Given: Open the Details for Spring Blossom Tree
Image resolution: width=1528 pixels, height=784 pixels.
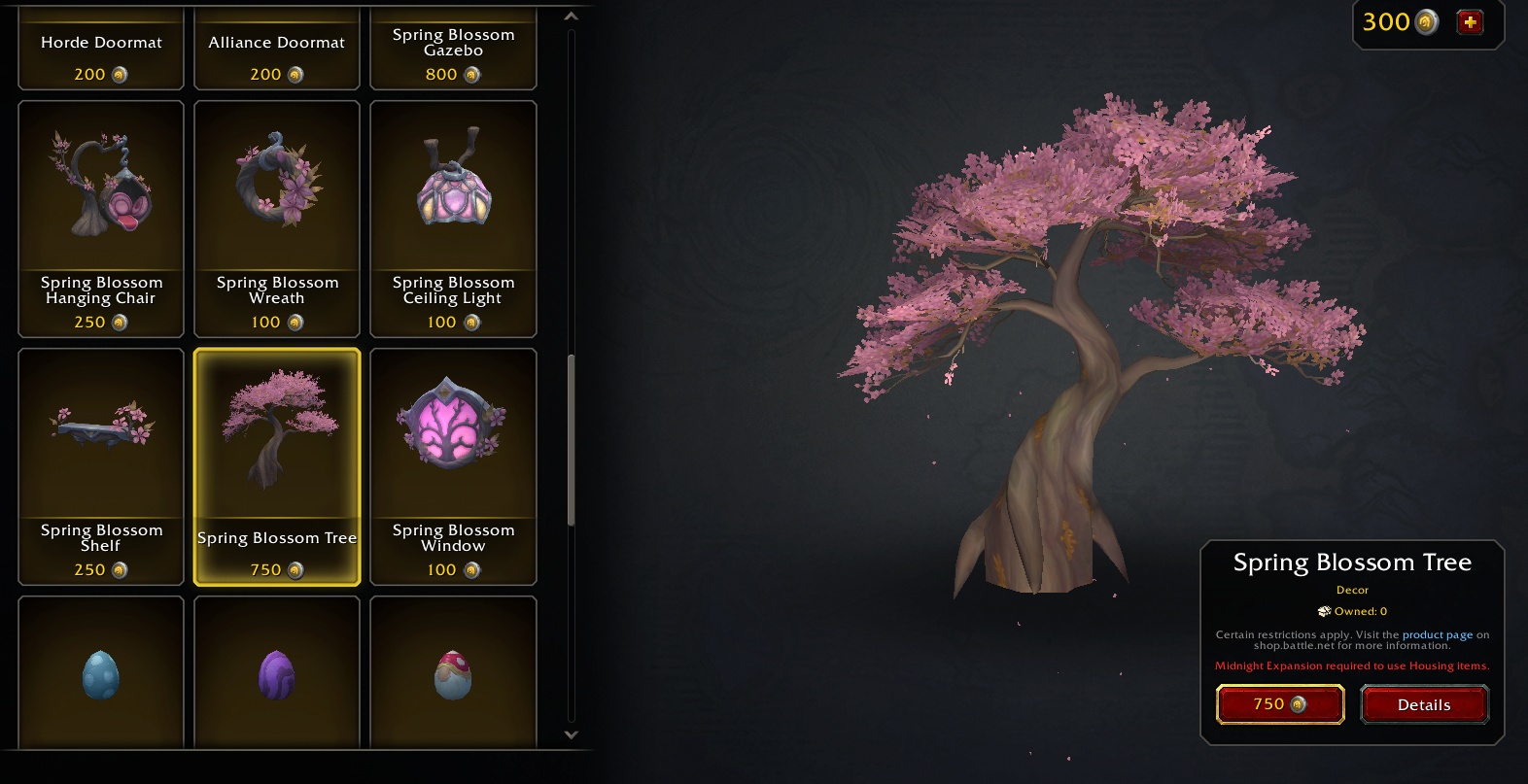Looking at the screenshot, I should [1424, 704].
